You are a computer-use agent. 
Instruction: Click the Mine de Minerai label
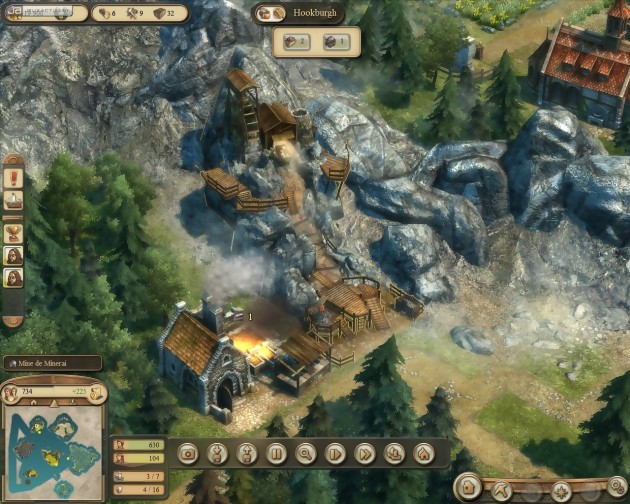pyautogui.click(x=50, y=363)
